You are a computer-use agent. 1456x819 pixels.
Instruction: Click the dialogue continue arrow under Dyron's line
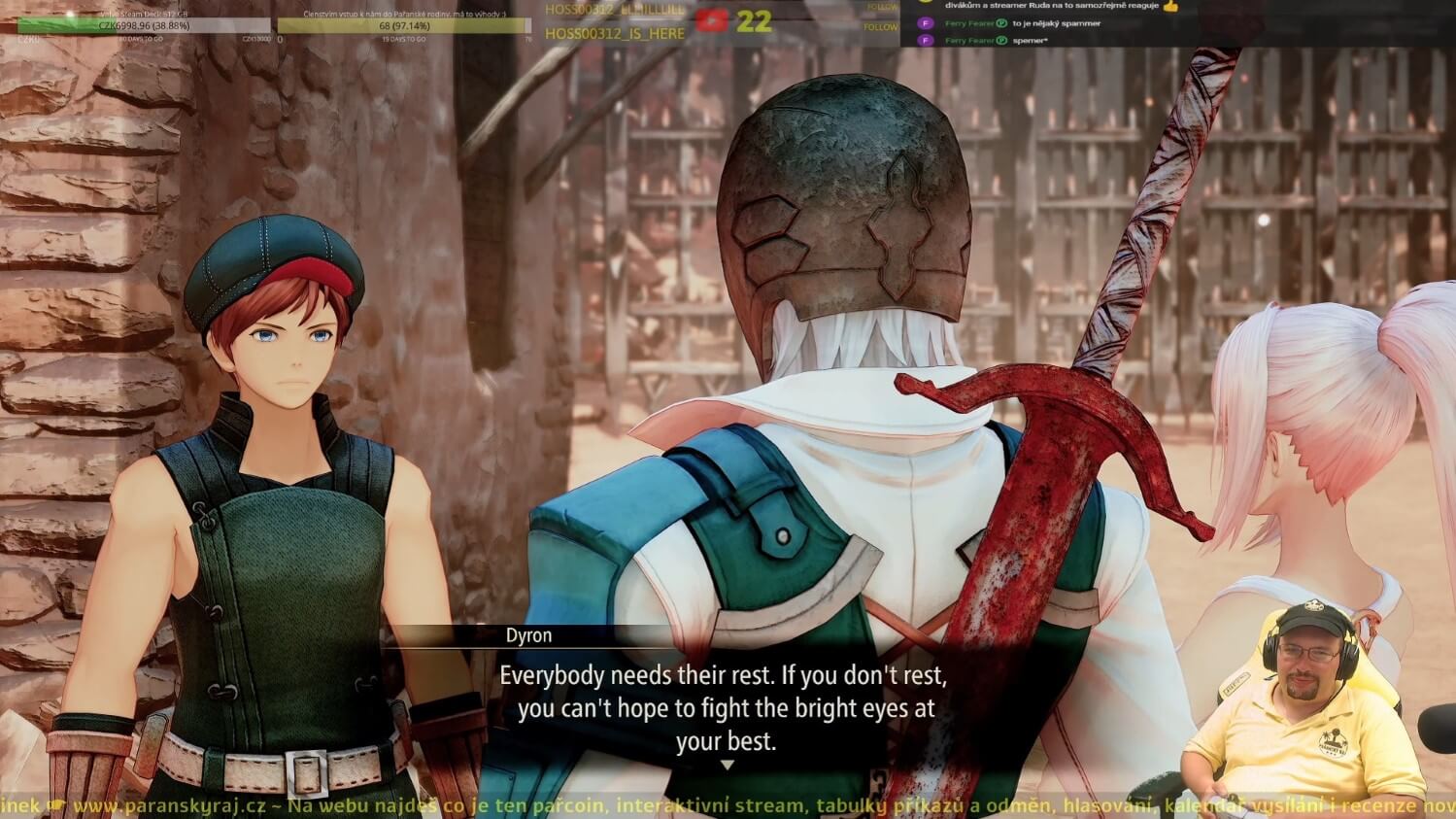tap(727, 766)
